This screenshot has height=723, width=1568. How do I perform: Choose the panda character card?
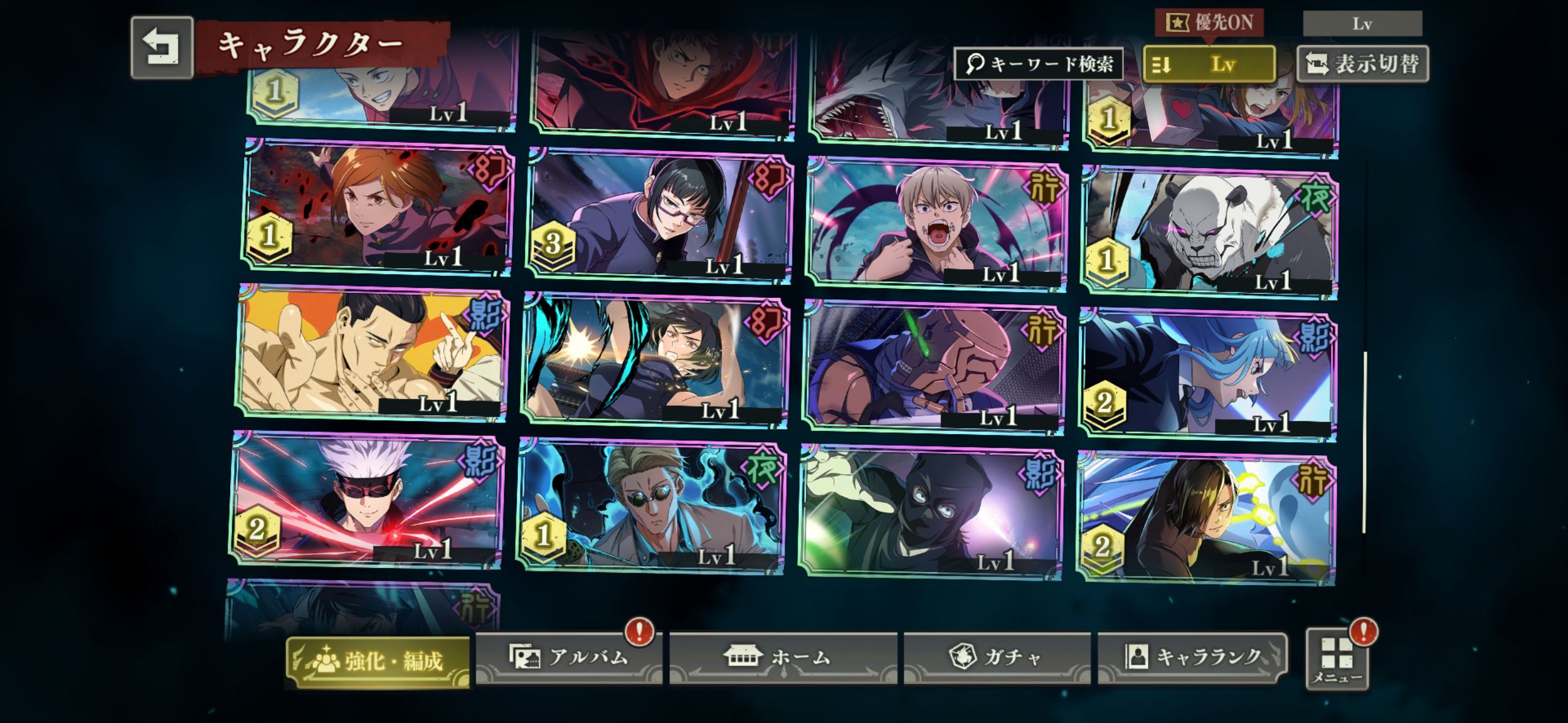(1209, 232)
